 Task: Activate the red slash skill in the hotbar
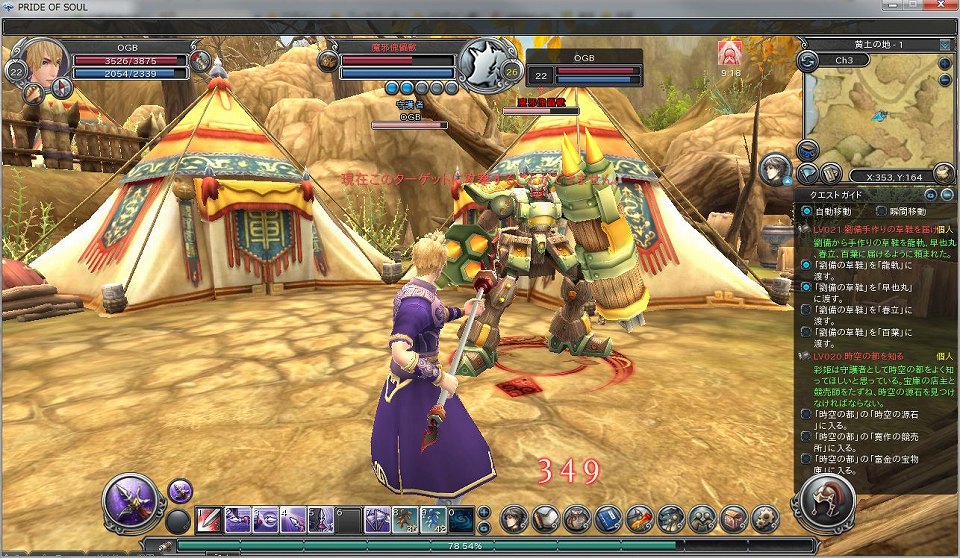pos(208,519)
